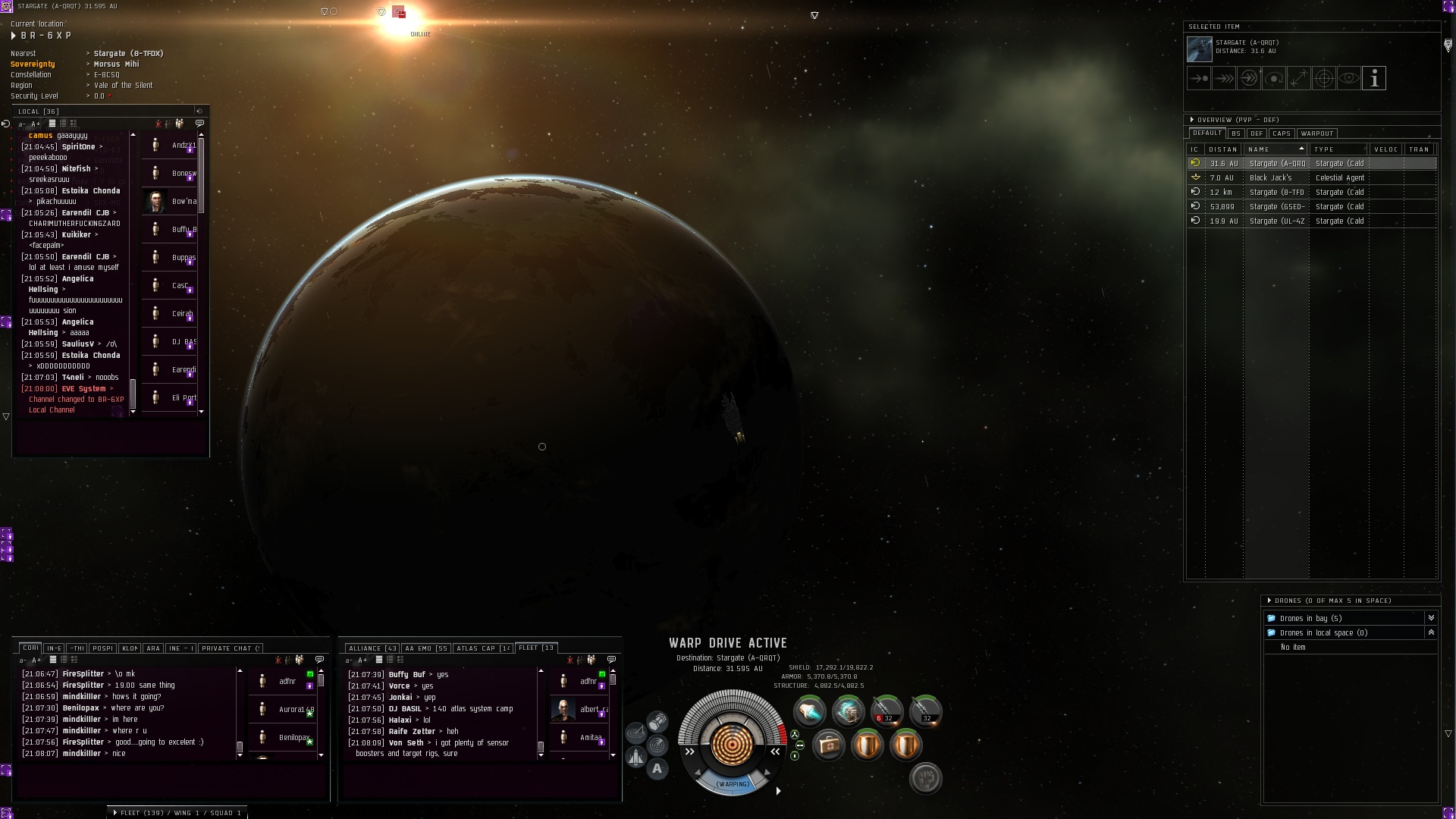Switch to the BS overview tab

tap(1236, 133)
